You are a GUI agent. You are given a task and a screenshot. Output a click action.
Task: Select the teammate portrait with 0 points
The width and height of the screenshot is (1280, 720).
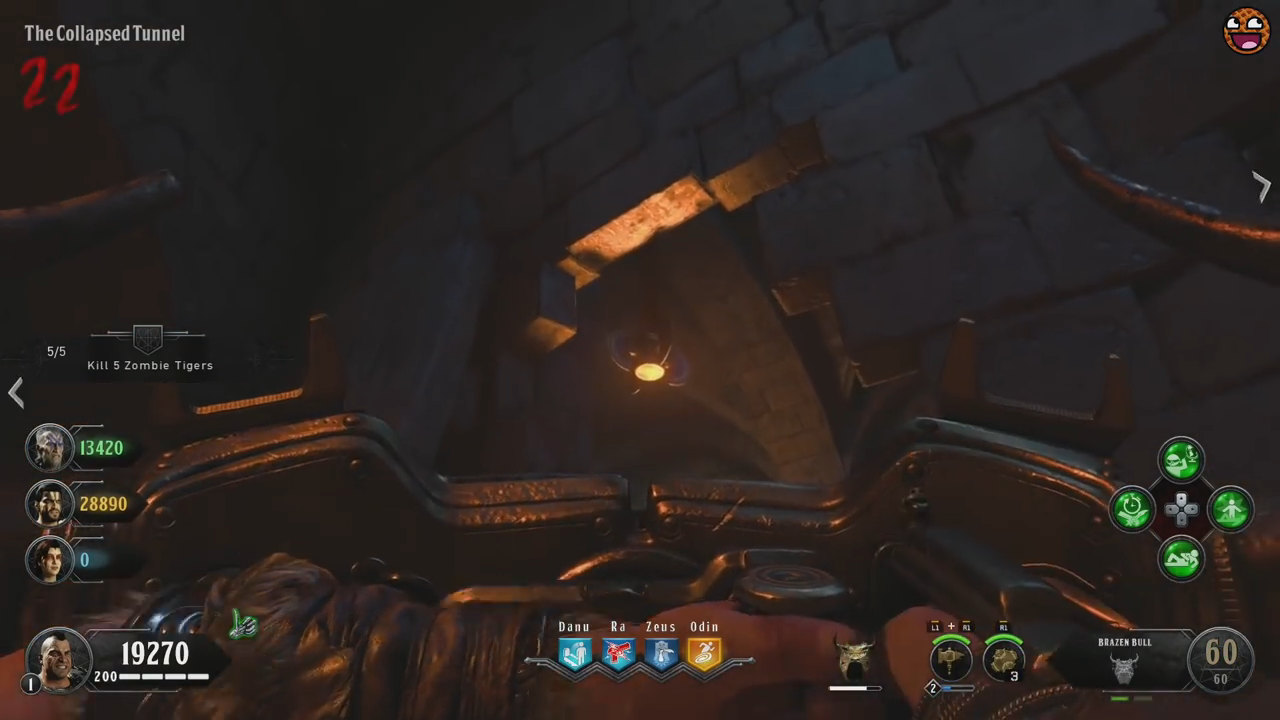coord(49,559)
